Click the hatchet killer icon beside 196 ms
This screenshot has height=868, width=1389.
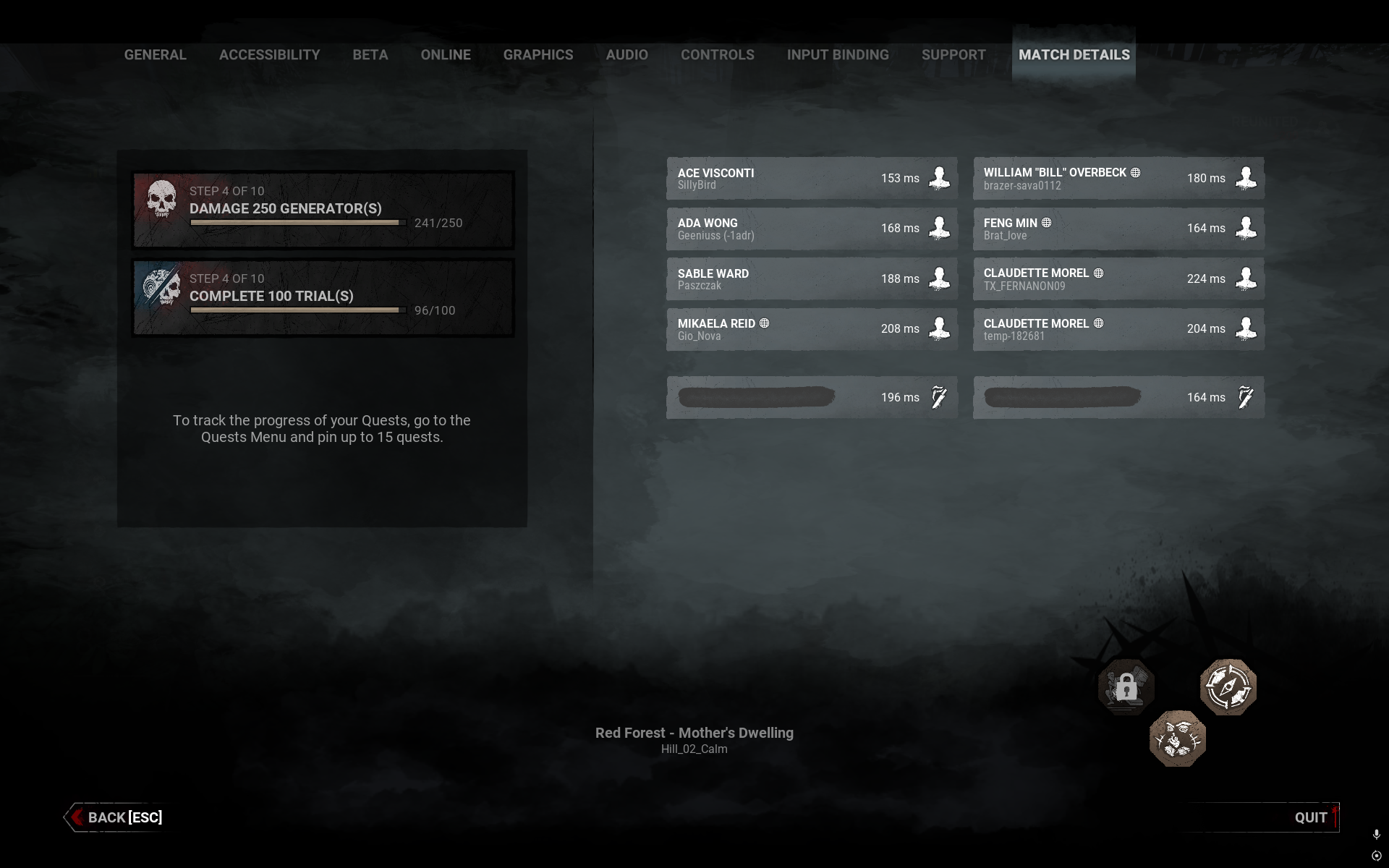pos(938,397)
